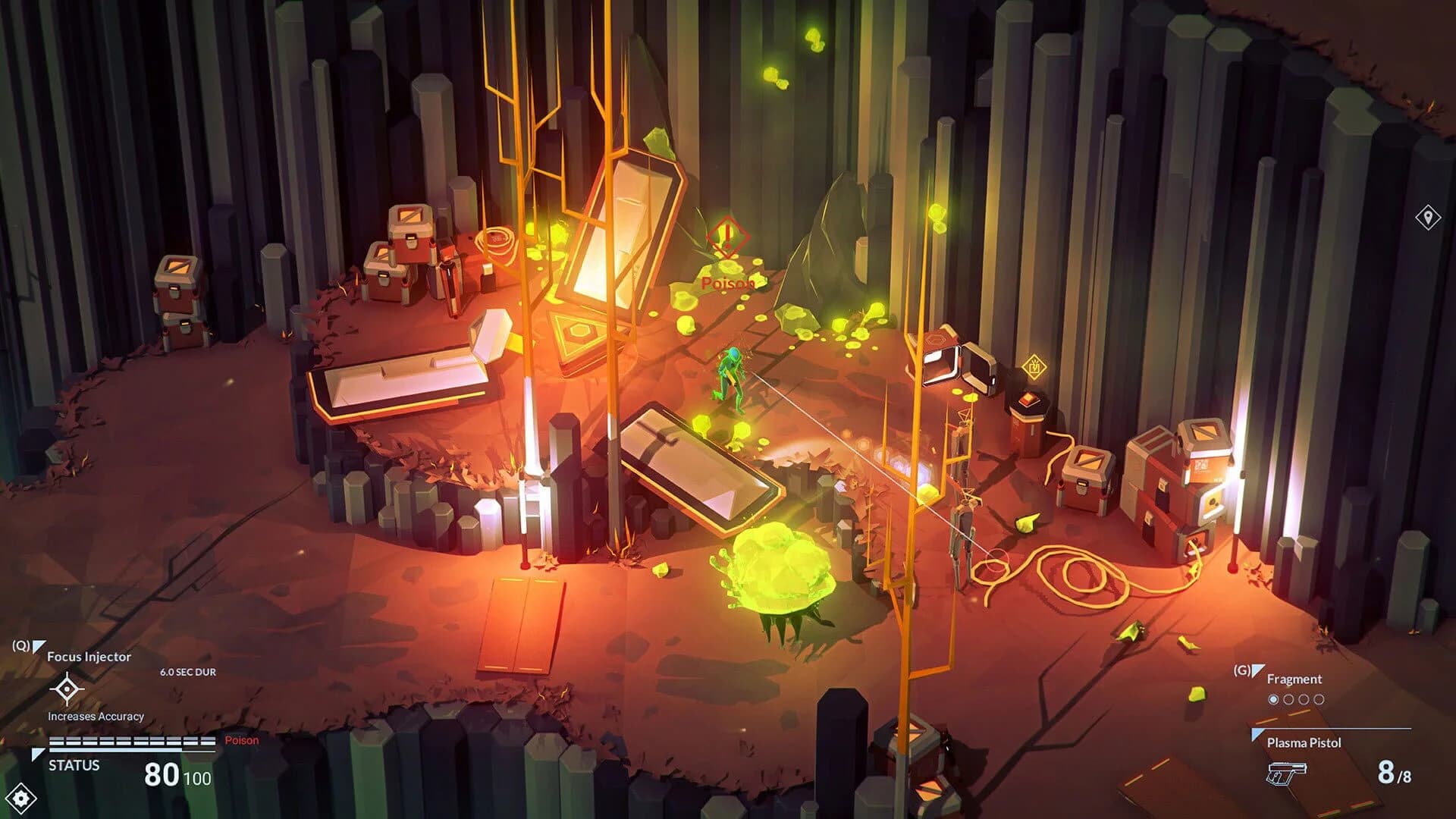This screenshot has height=819, width=1456.
Task: Select the Plasma Pistol gun icon
Action: click(x=1287, y=773)
